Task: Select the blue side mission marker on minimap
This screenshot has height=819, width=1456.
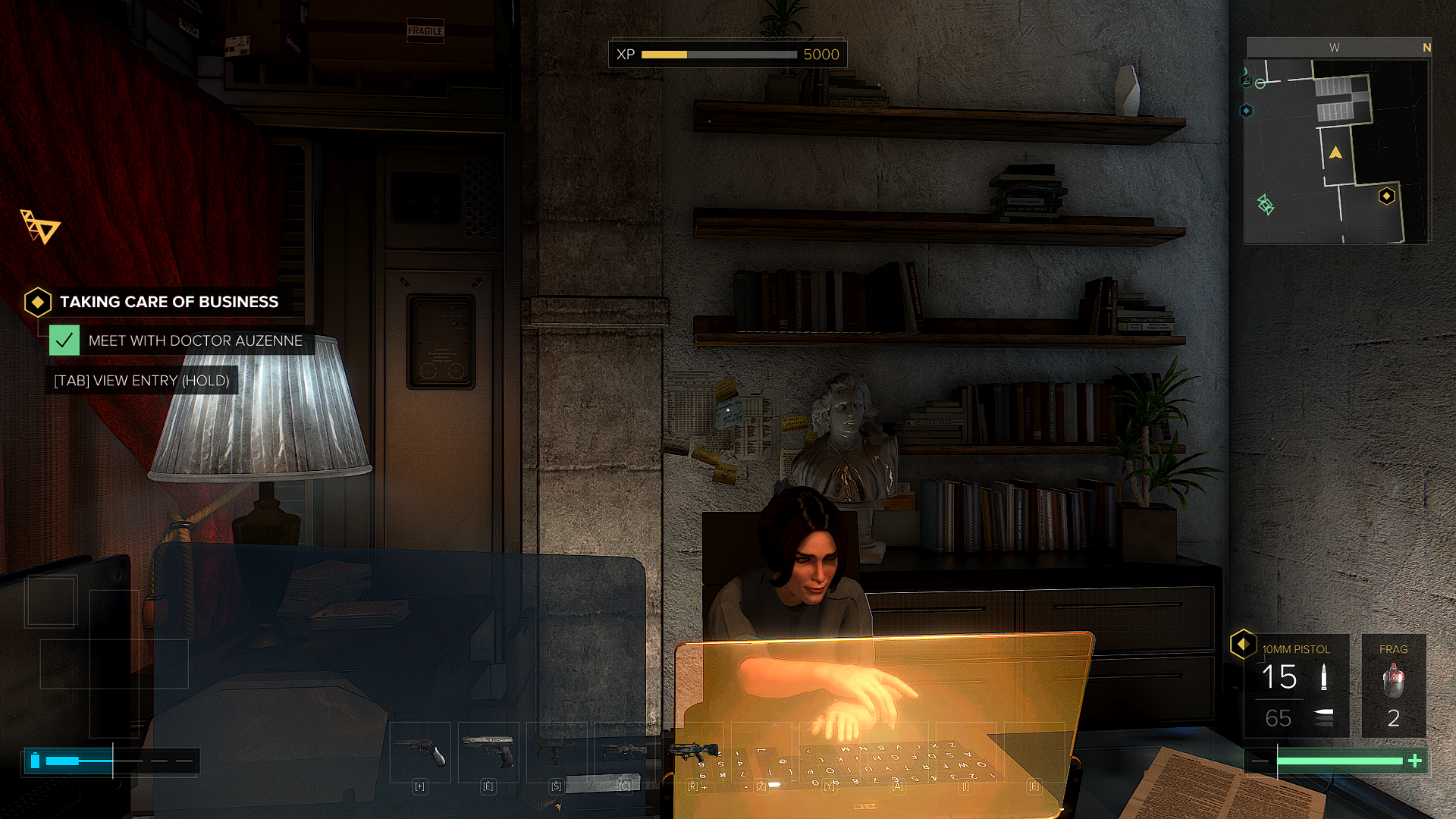Action: pyautogui.click(x=1246, y=111)
